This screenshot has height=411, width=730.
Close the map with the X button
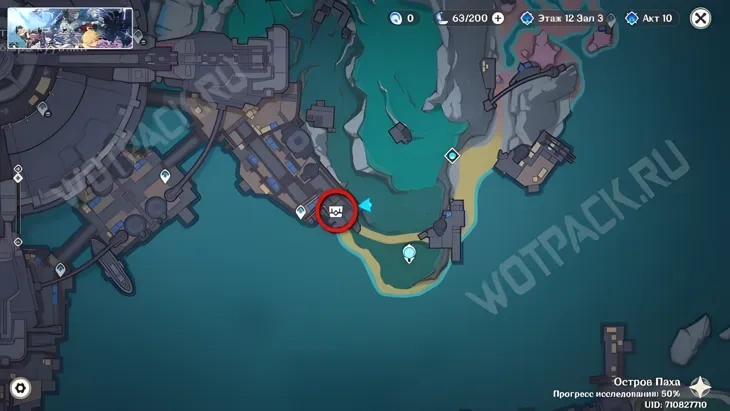point(701,18)
